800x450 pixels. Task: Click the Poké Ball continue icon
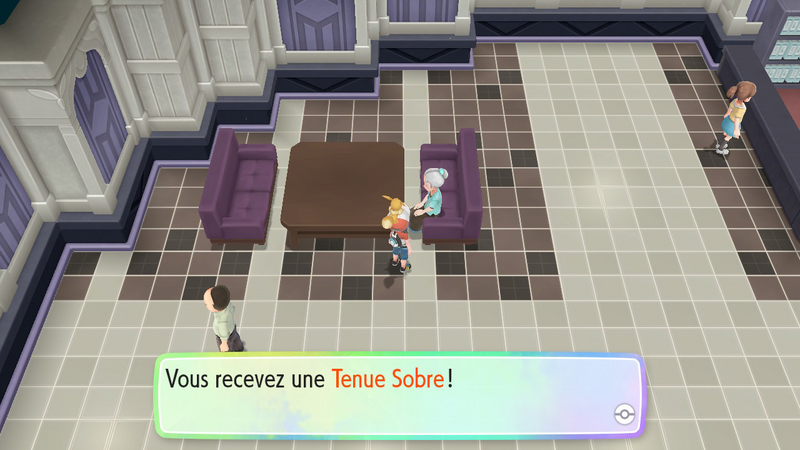coord(622,414)
